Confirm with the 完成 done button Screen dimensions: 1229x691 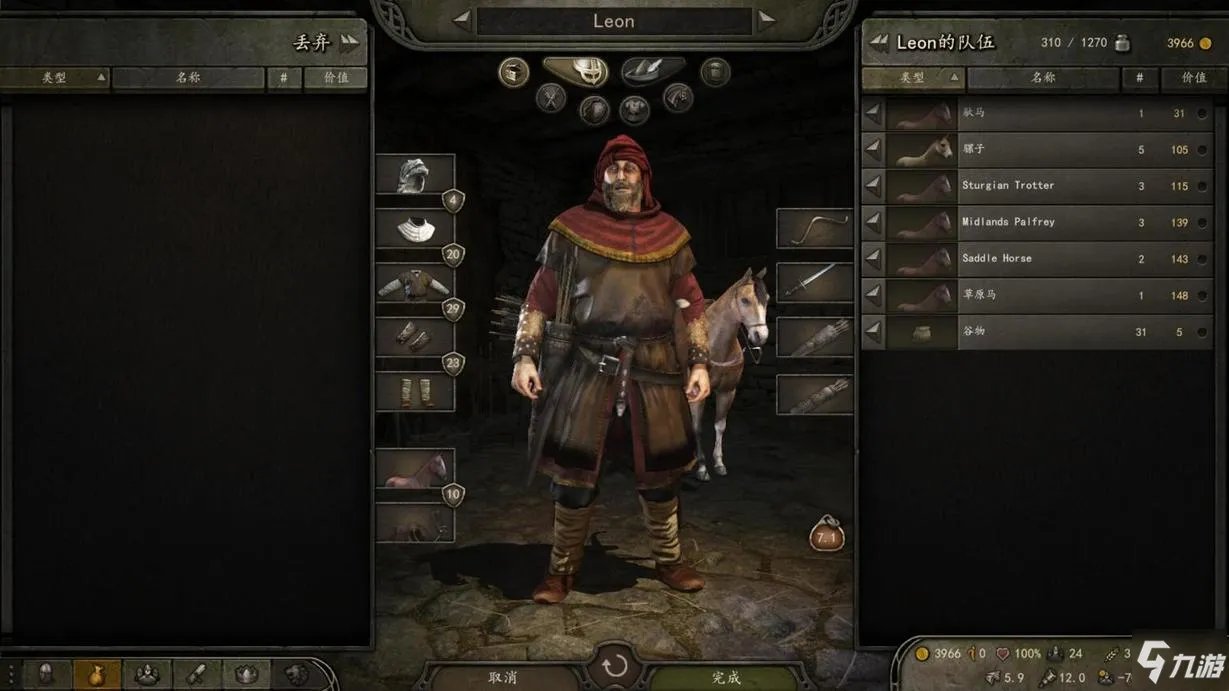click(x=726, y=677)
